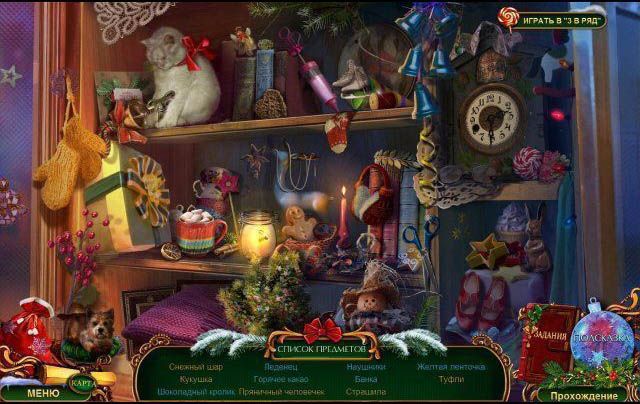Open the КАРТА map button

pyautogui.click(x=83, y=381)
